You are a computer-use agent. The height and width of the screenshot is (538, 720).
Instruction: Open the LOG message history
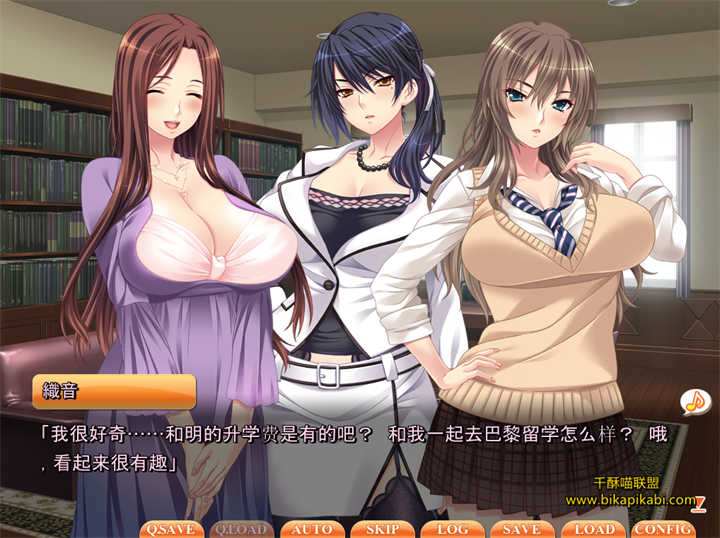click(452, 529)
